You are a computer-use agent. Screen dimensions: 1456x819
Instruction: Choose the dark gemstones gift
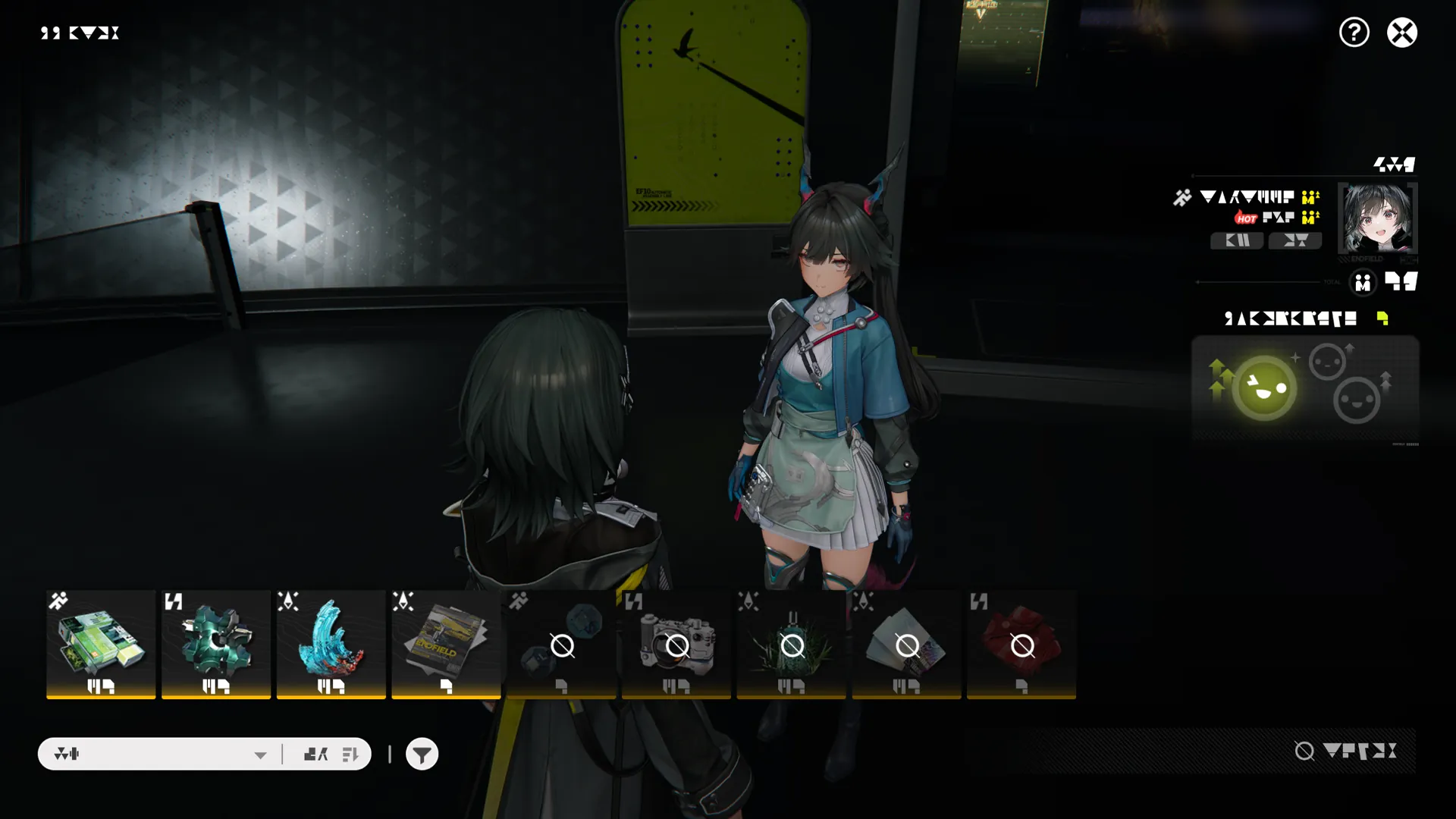[561, 644]
